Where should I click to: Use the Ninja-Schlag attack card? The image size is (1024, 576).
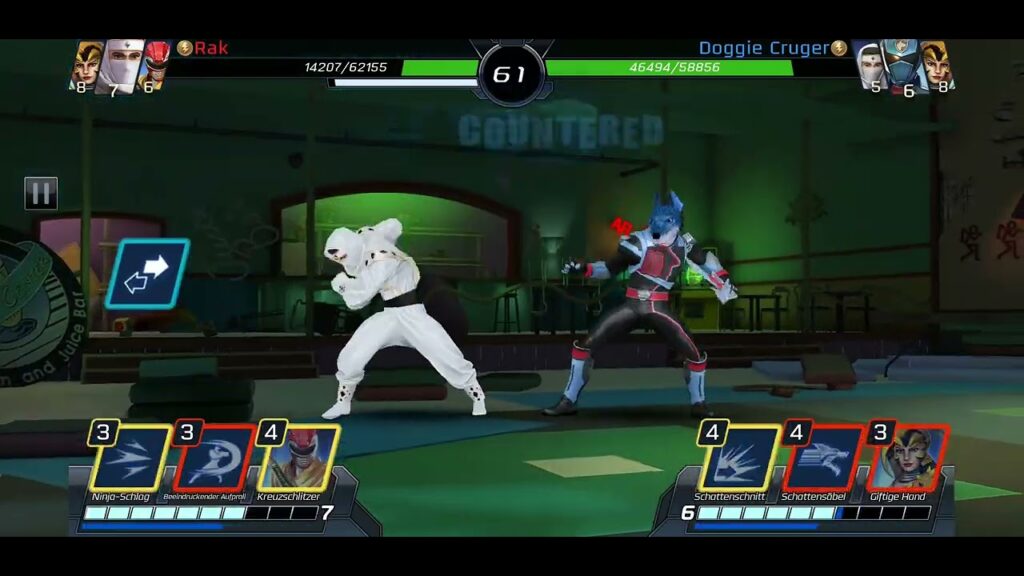pyautogui.click(x=128, y=459)
